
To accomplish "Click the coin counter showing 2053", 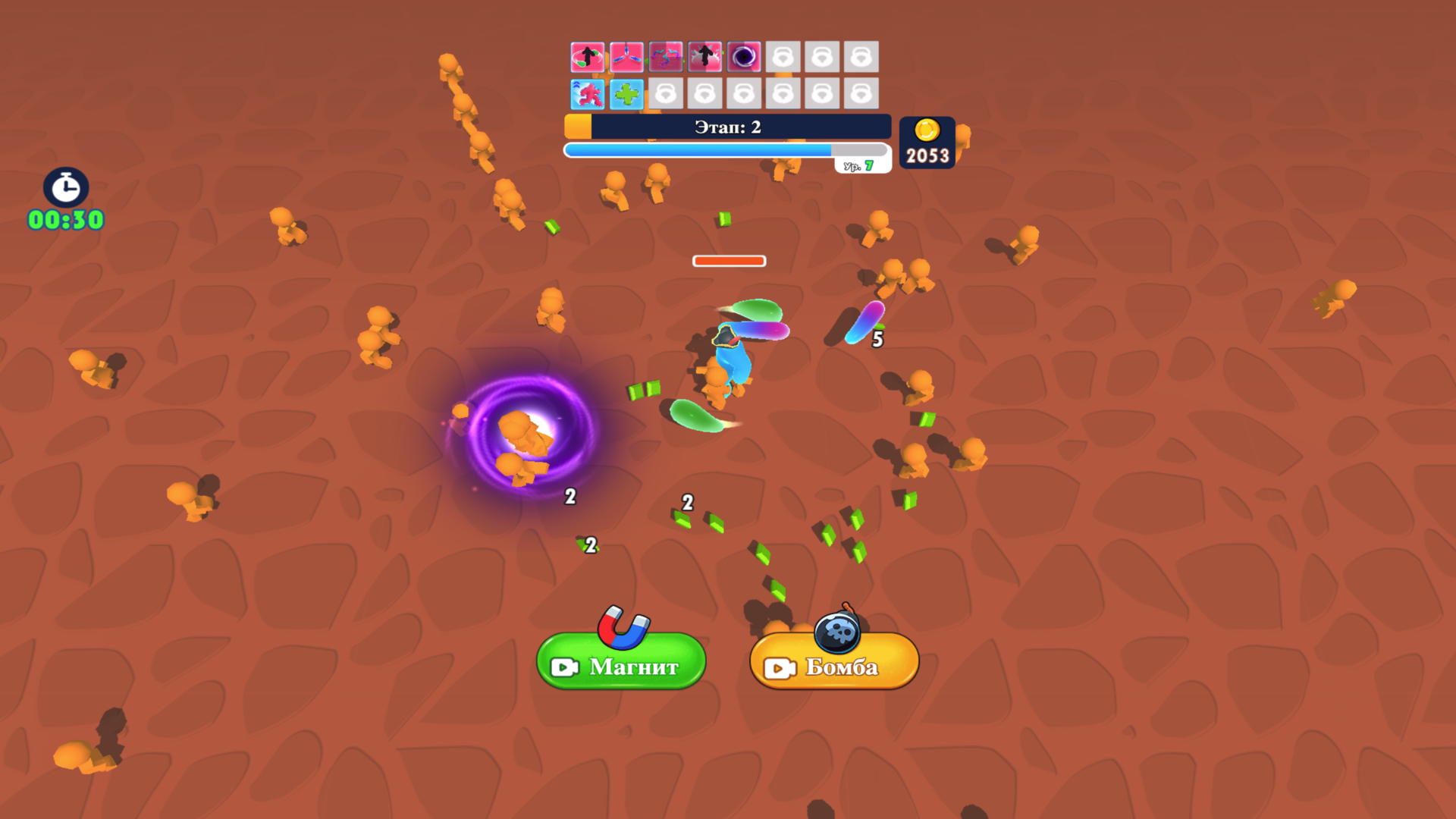I will click(x=926, y=143).
